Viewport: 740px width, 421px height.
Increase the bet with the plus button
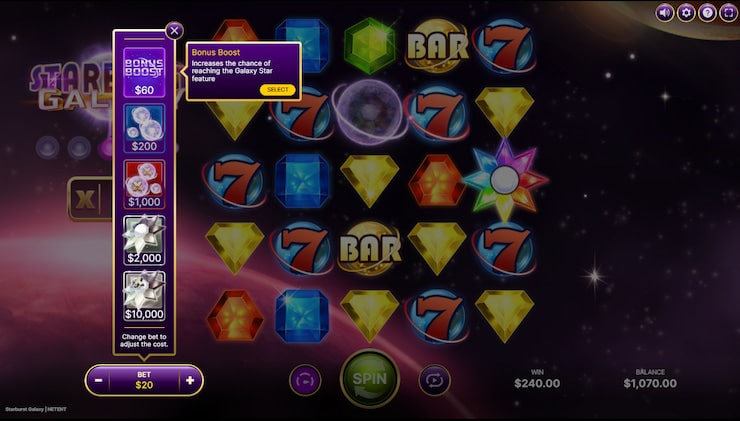[190, 380]
